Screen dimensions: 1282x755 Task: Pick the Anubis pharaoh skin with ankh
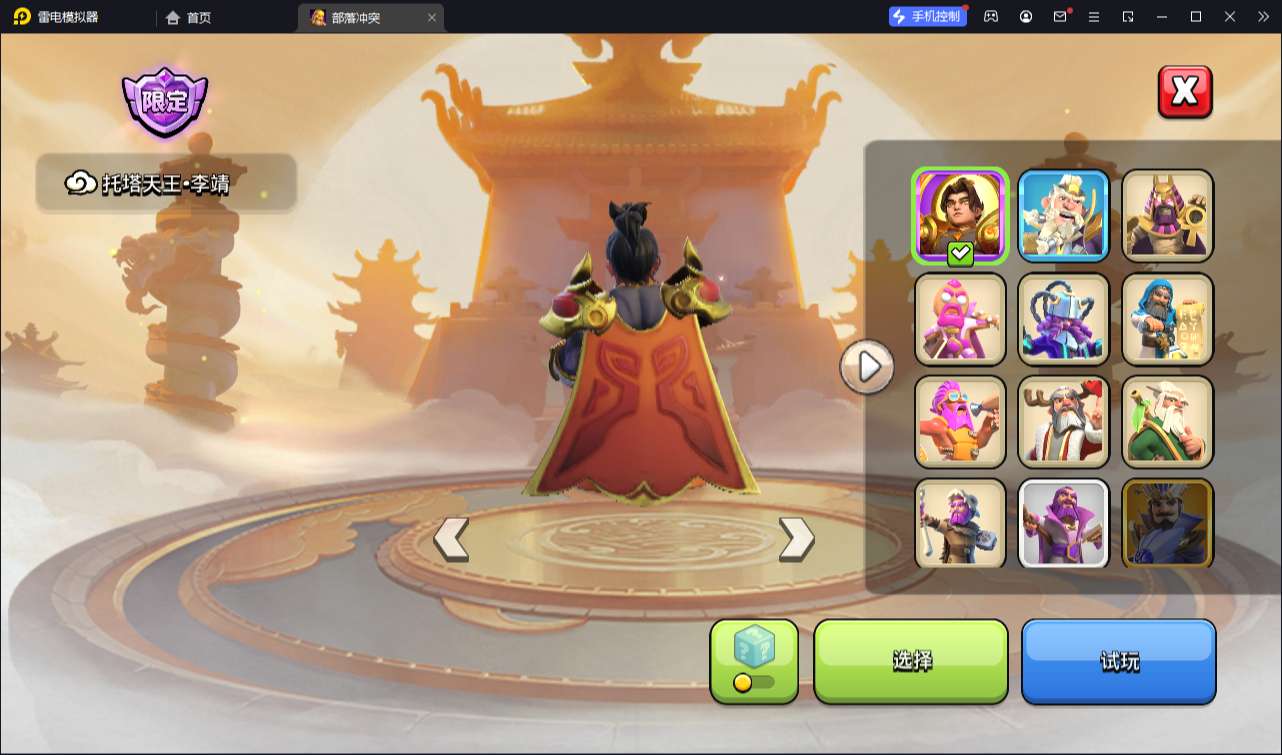click(x=1167, y=215)
